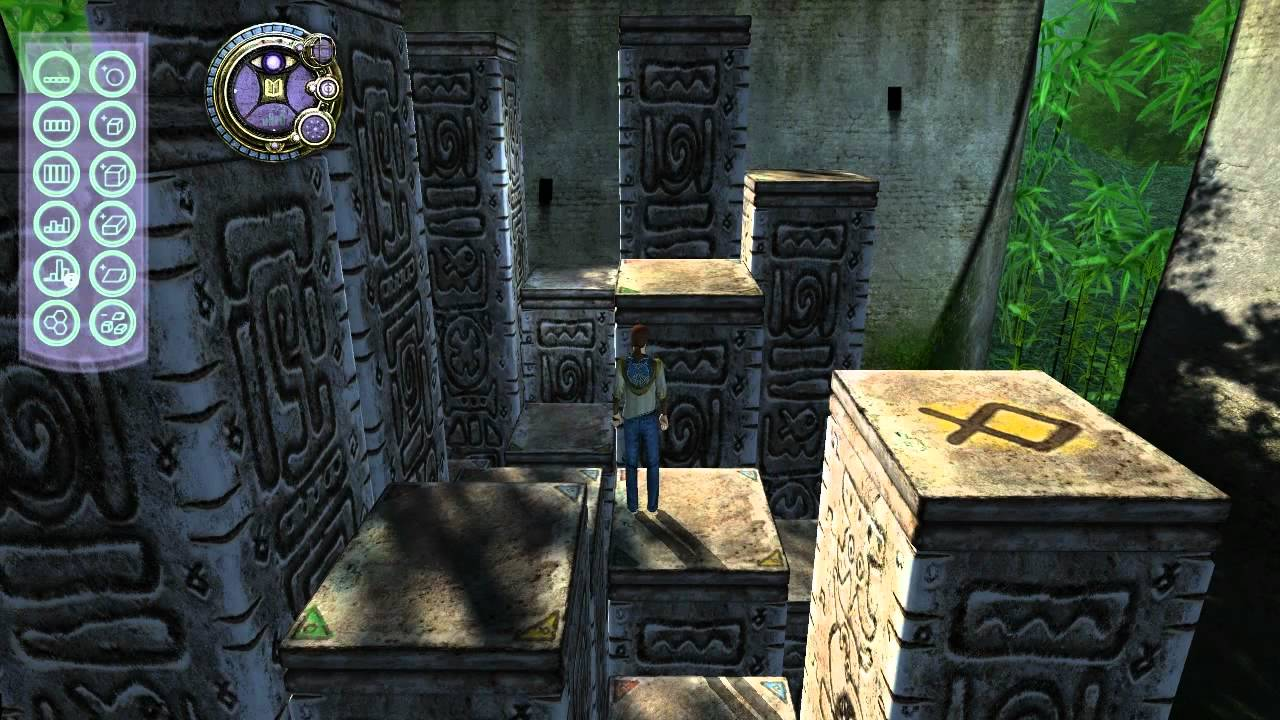Activate the honeycomb hexagons tool

pyautogui.click(x=56, y=323)
